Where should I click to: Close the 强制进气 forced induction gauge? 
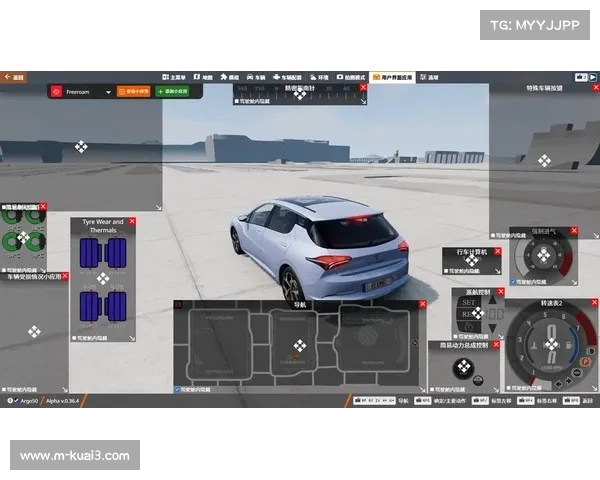click(x=574, y=230)
